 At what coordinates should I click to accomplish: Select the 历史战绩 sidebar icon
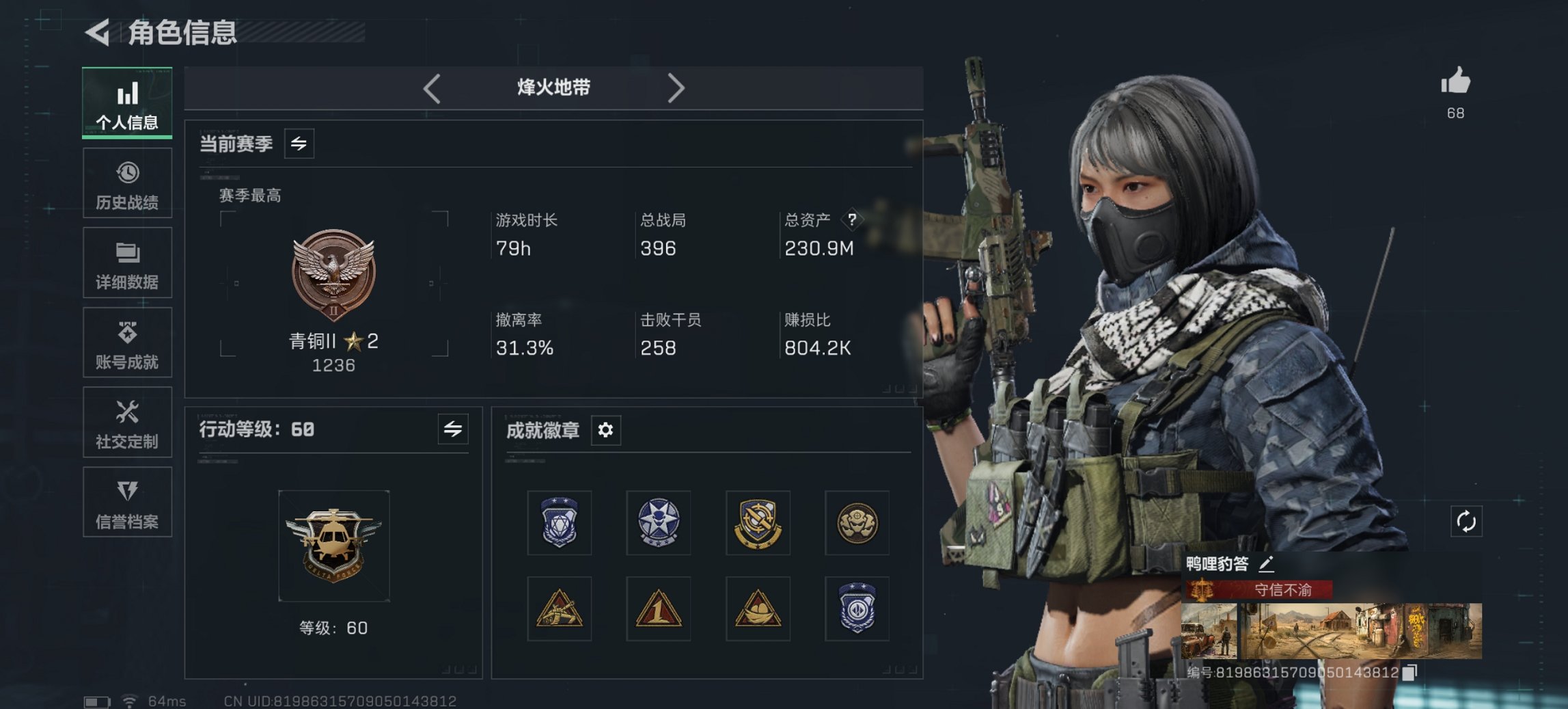coord(127,183)
